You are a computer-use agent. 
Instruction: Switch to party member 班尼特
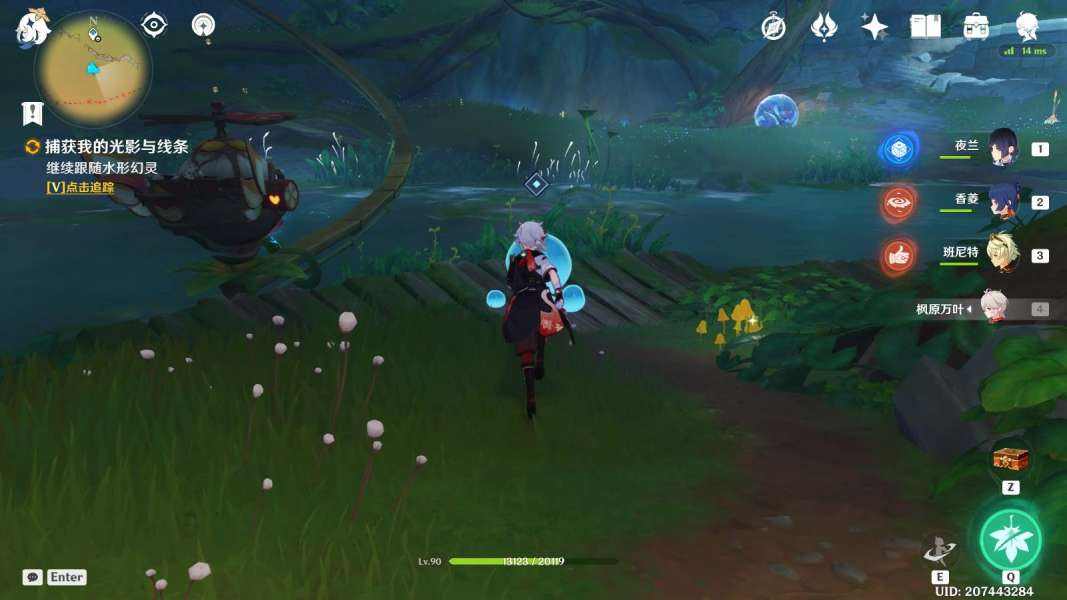pyautogui.click(x=1003, y=255)
